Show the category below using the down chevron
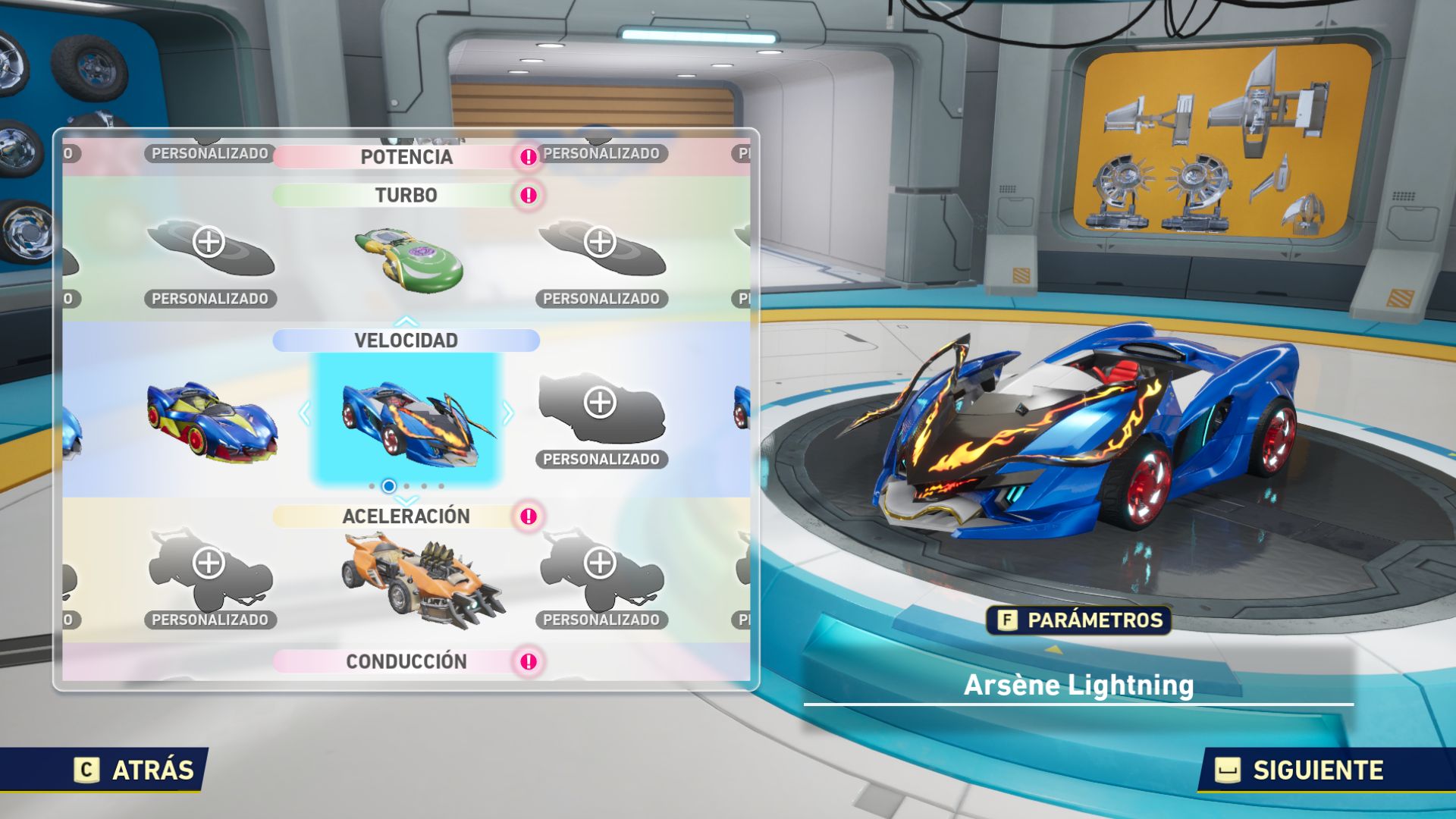This screenshot has height=819, width=1456. (406, 501)
